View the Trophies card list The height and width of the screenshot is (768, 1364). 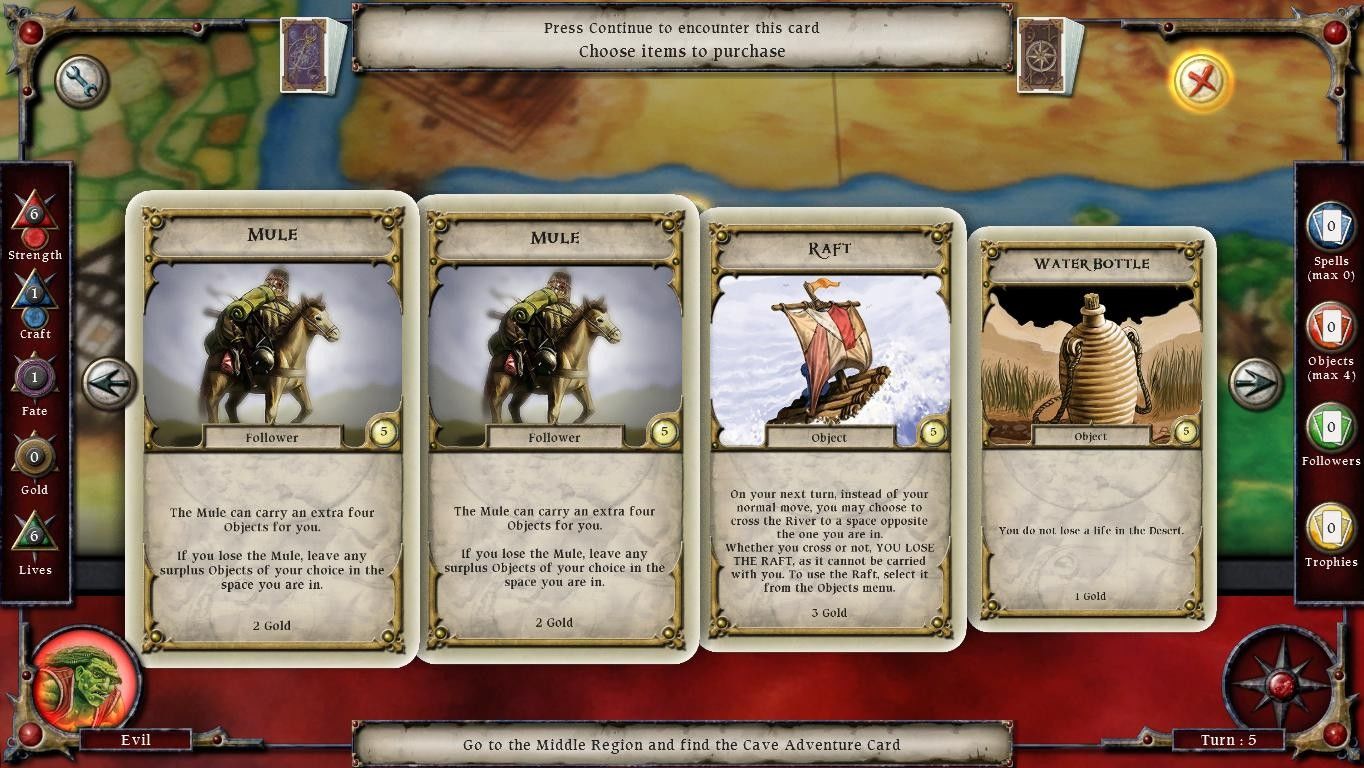1331,527
